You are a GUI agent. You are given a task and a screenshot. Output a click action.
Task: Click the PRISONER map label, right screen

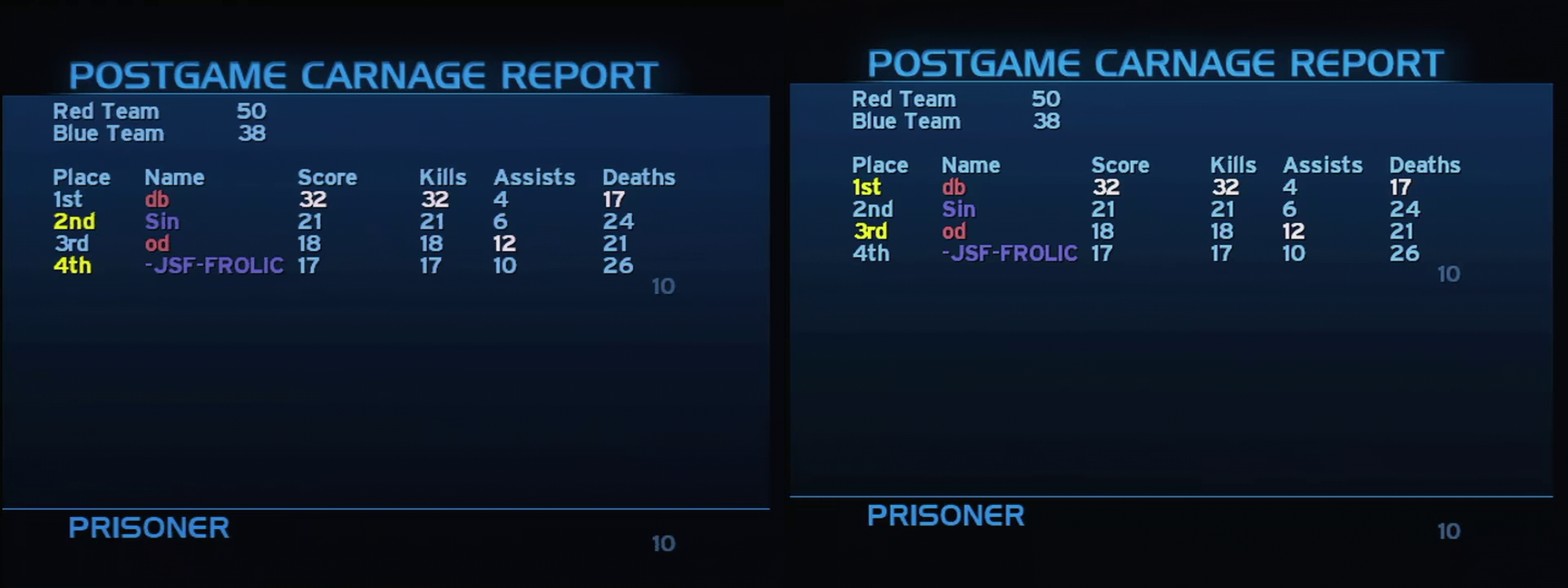946,515
